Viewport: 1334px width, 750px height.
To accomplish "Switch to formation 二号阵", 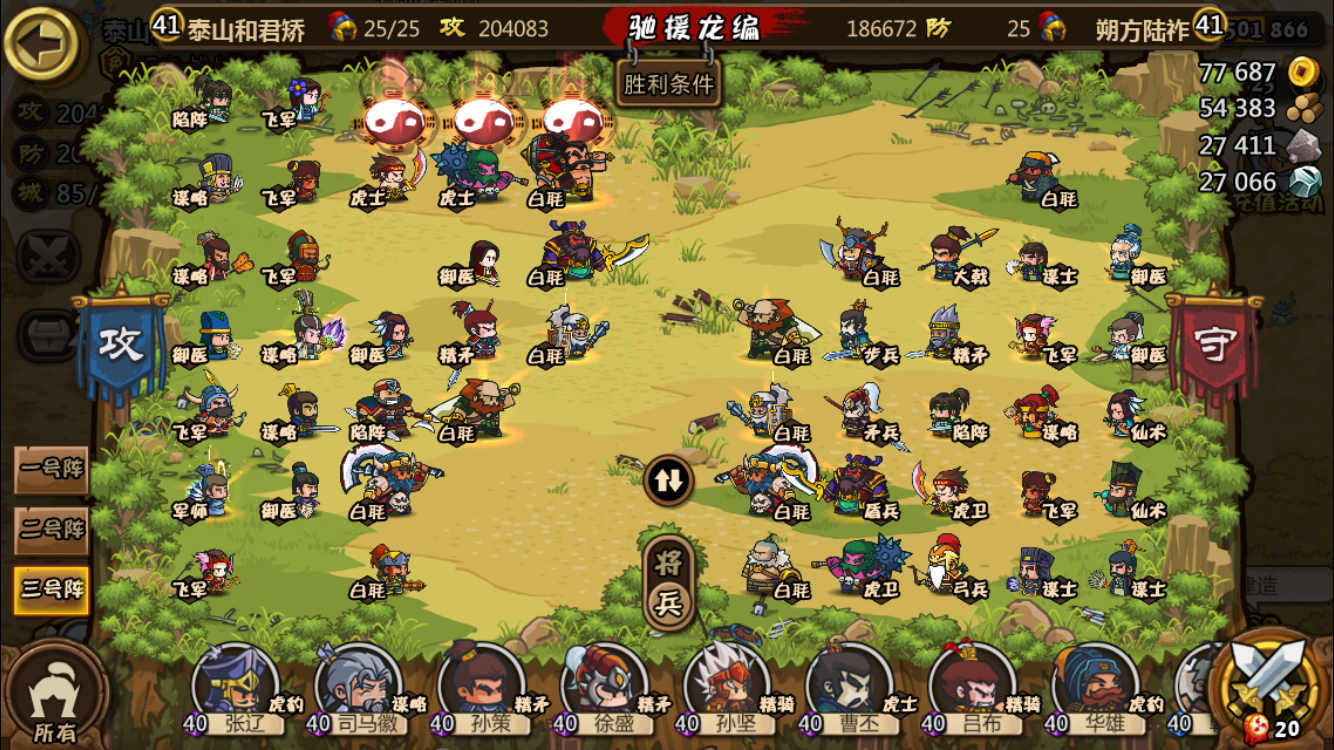I will 51,529.
